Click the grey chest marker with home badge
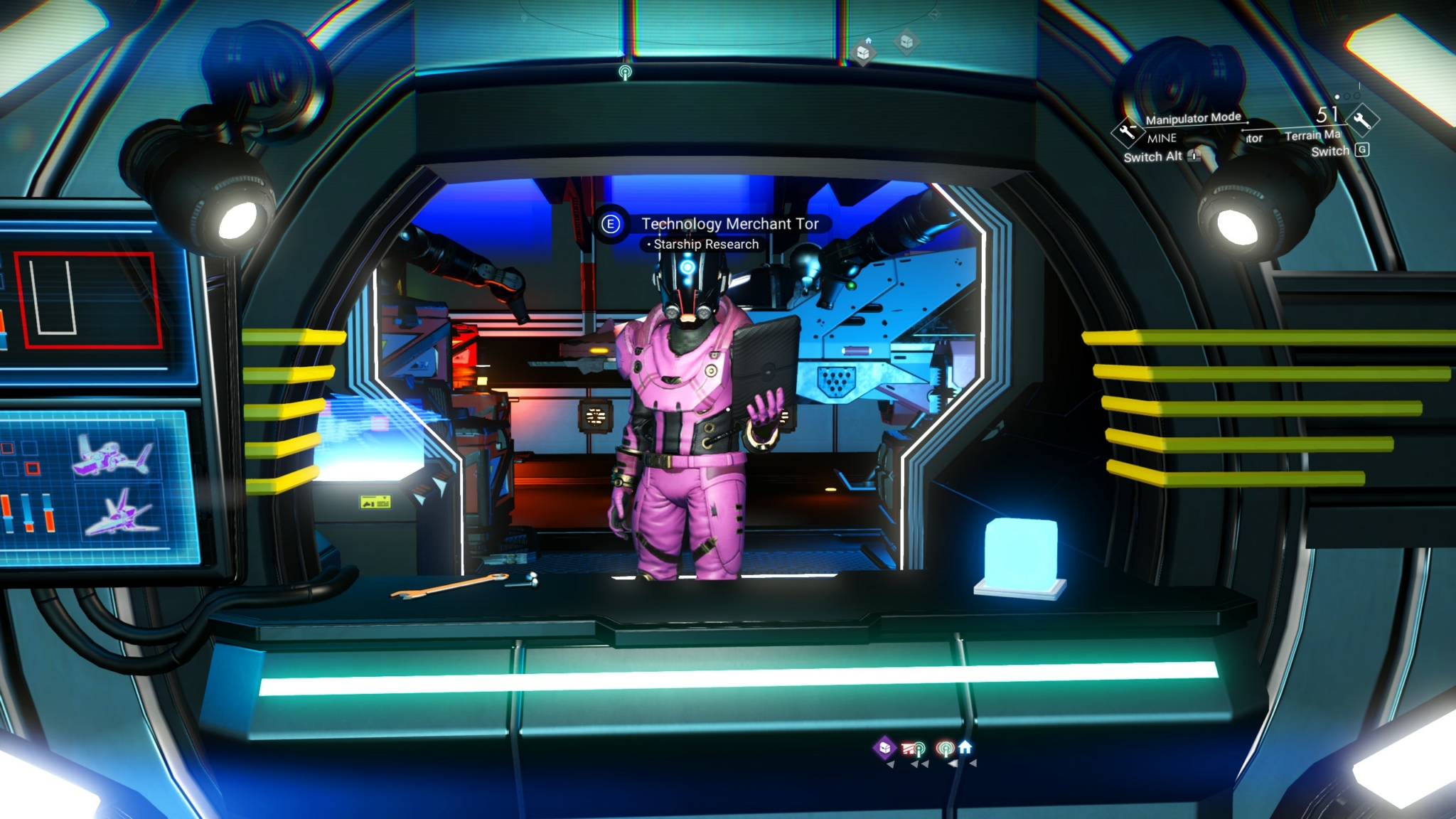This screenshot has width=1456, height=819. (863, 52)
